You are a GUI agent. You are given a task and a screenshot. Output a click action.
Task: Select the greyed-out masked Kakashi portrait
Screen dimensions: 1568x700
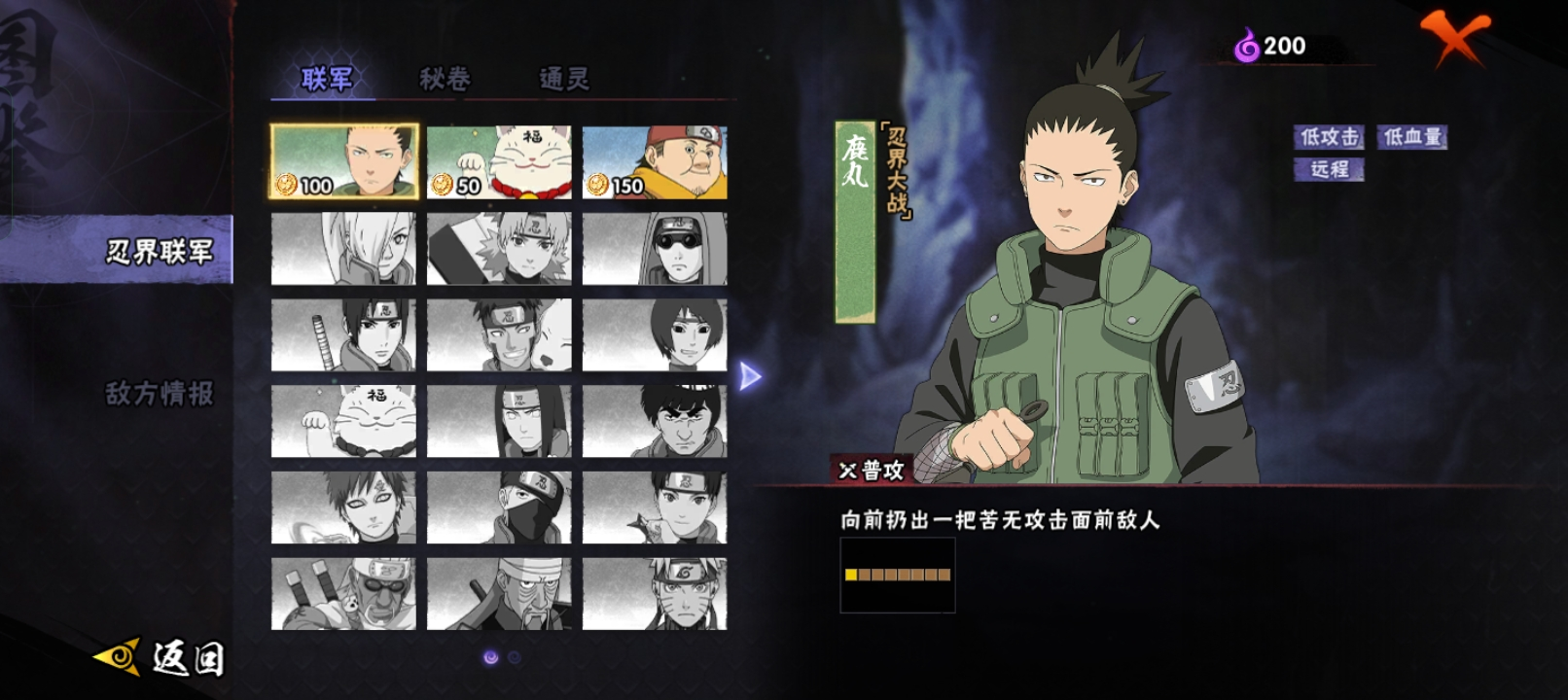[x=499, y=507]
